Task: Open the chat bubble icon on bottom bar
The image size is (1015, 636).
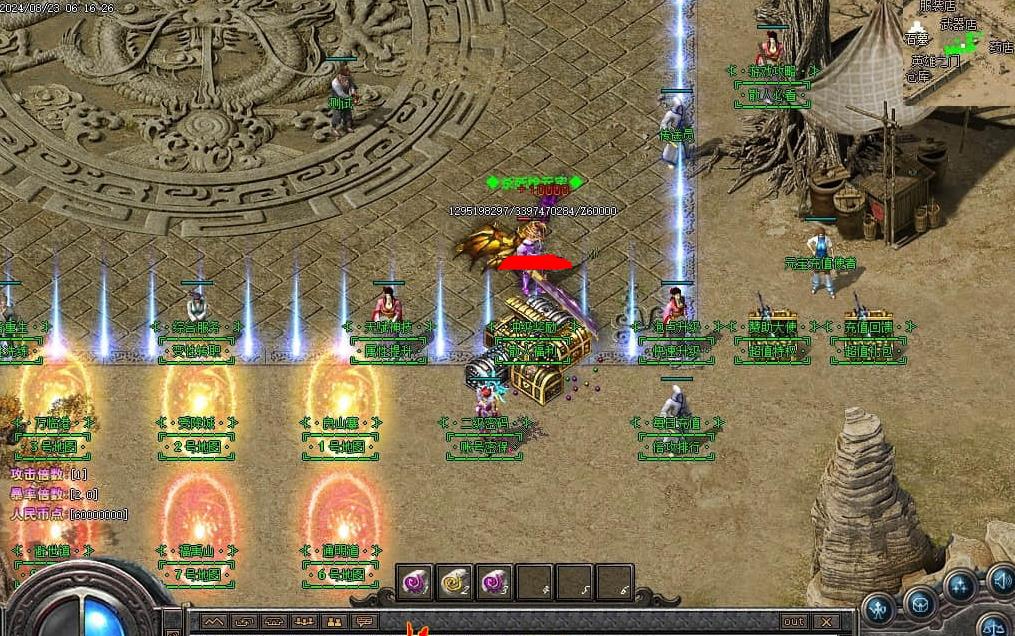Action: pos(363,622)
